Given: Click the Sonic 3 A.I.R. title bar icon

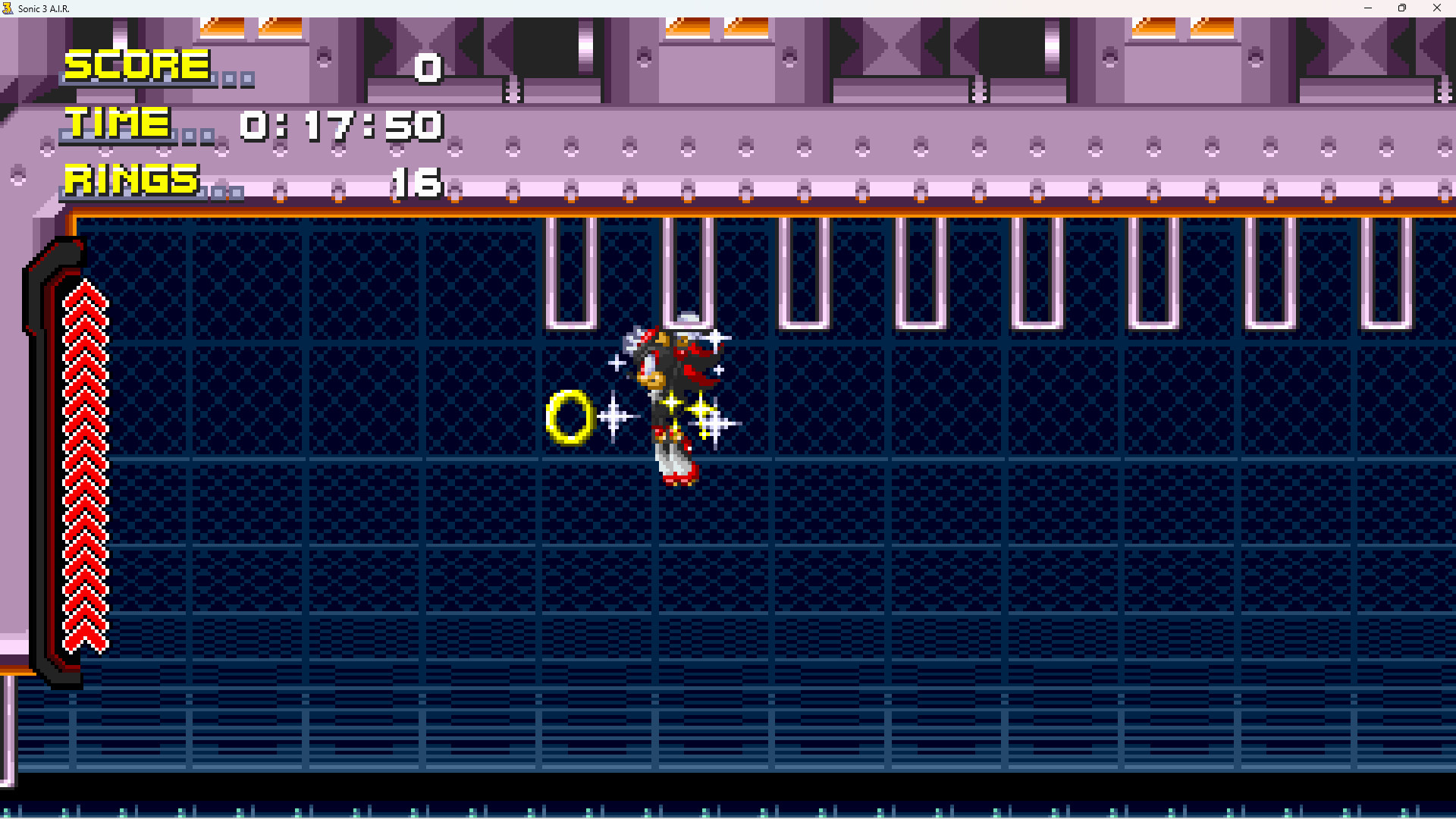Looking at the screenshot, I should pos(8,8).
